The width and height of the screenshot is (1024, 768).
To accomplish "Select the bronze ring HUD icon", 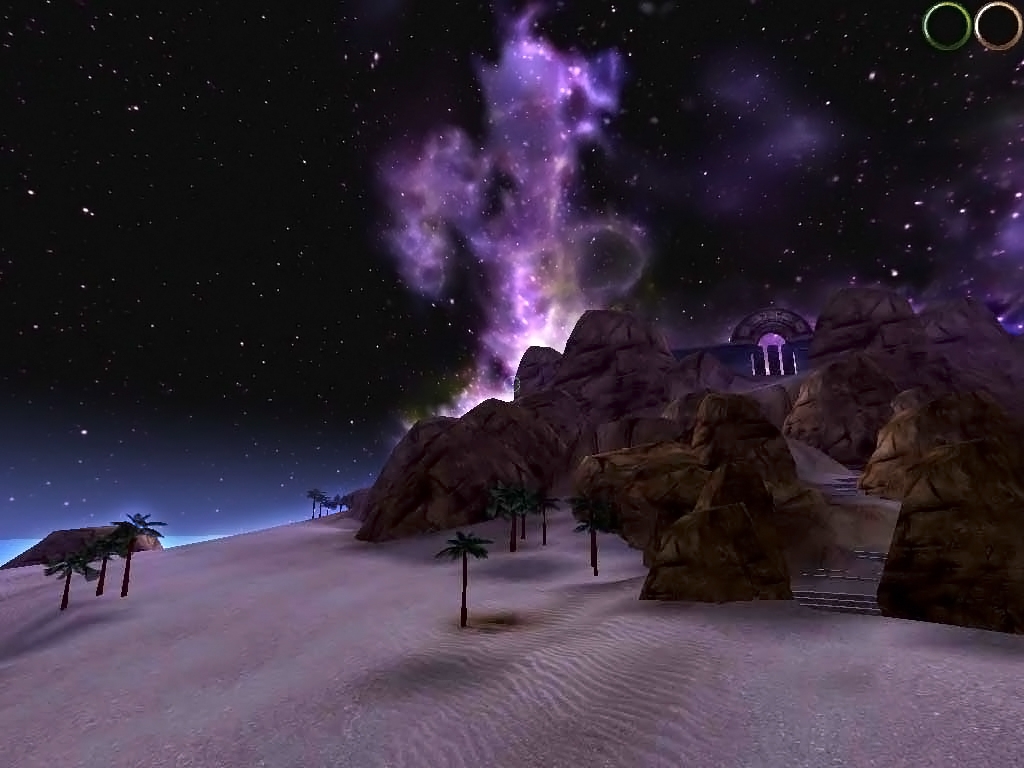I will tap(998, 26).
